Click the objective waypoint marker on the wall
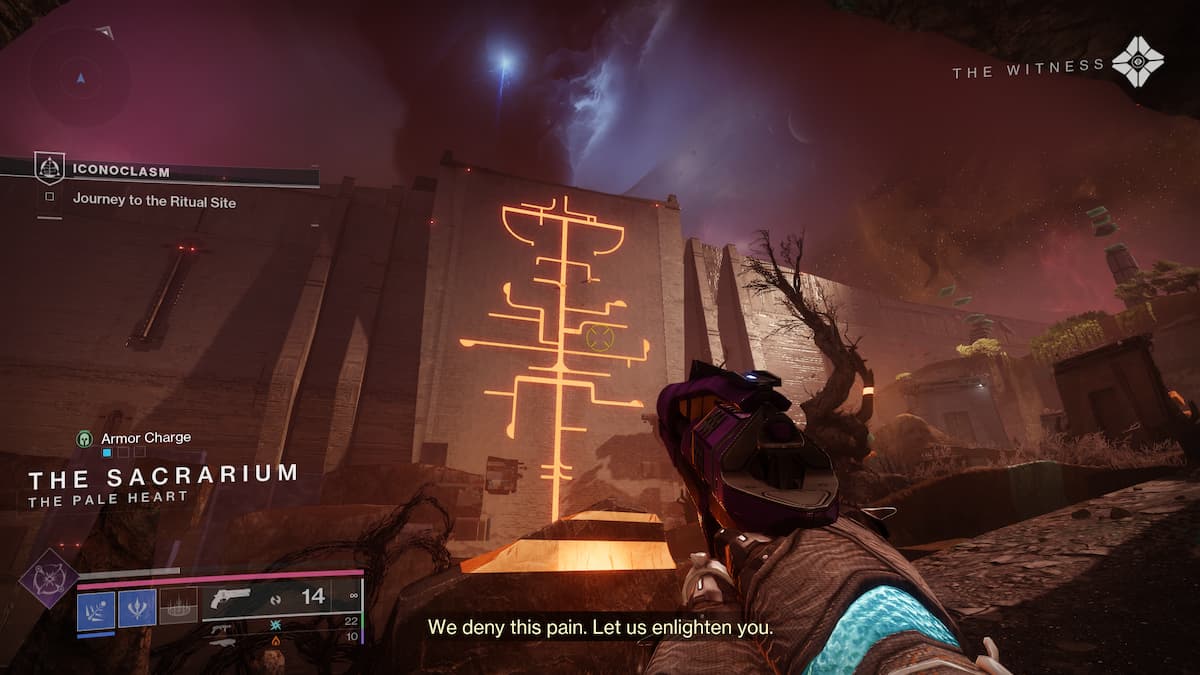The image size is (1200, 675). coord(599,337)
